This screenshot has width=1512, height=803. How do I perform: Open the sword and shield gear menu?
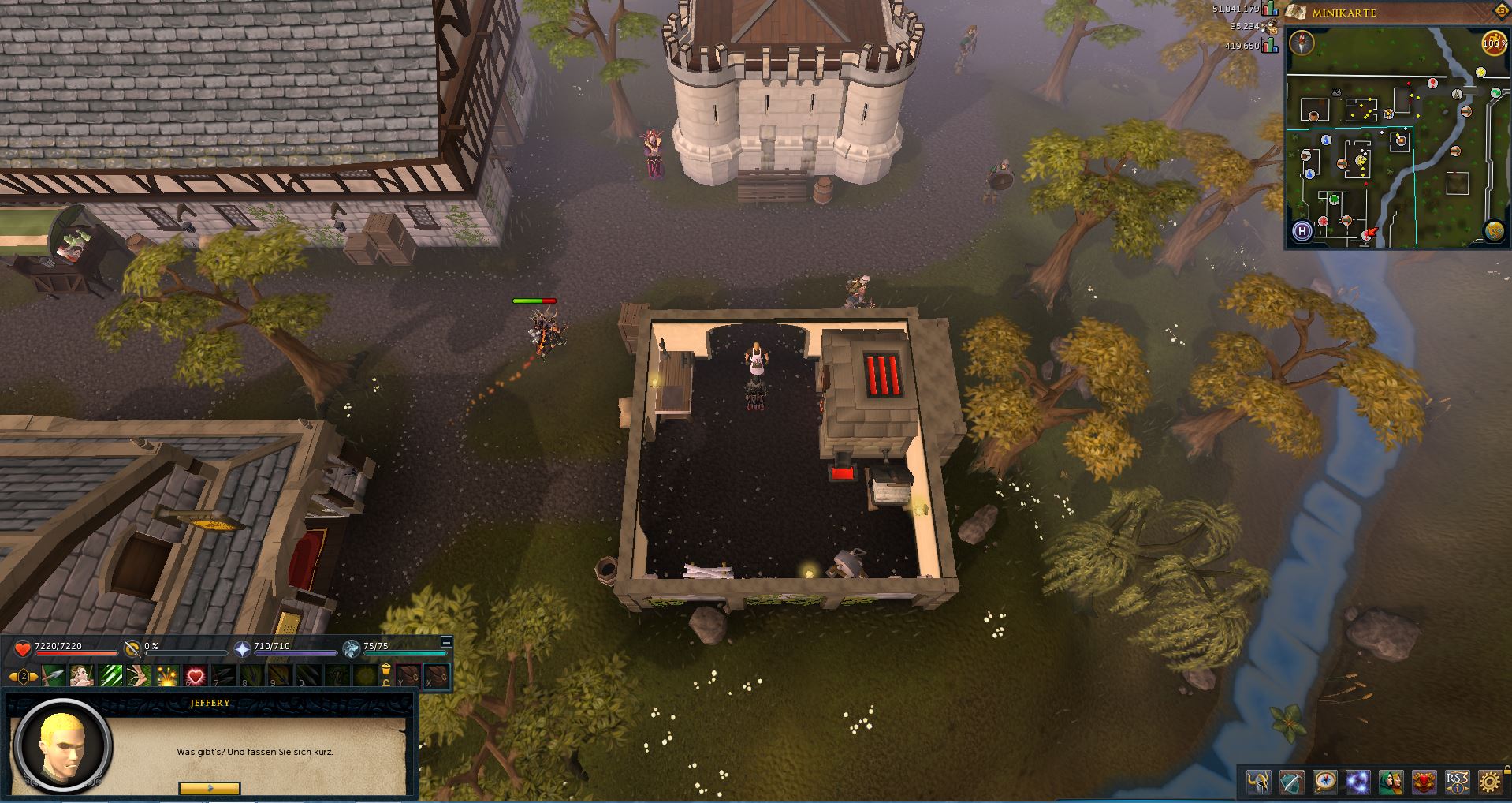click(1291, 782)
